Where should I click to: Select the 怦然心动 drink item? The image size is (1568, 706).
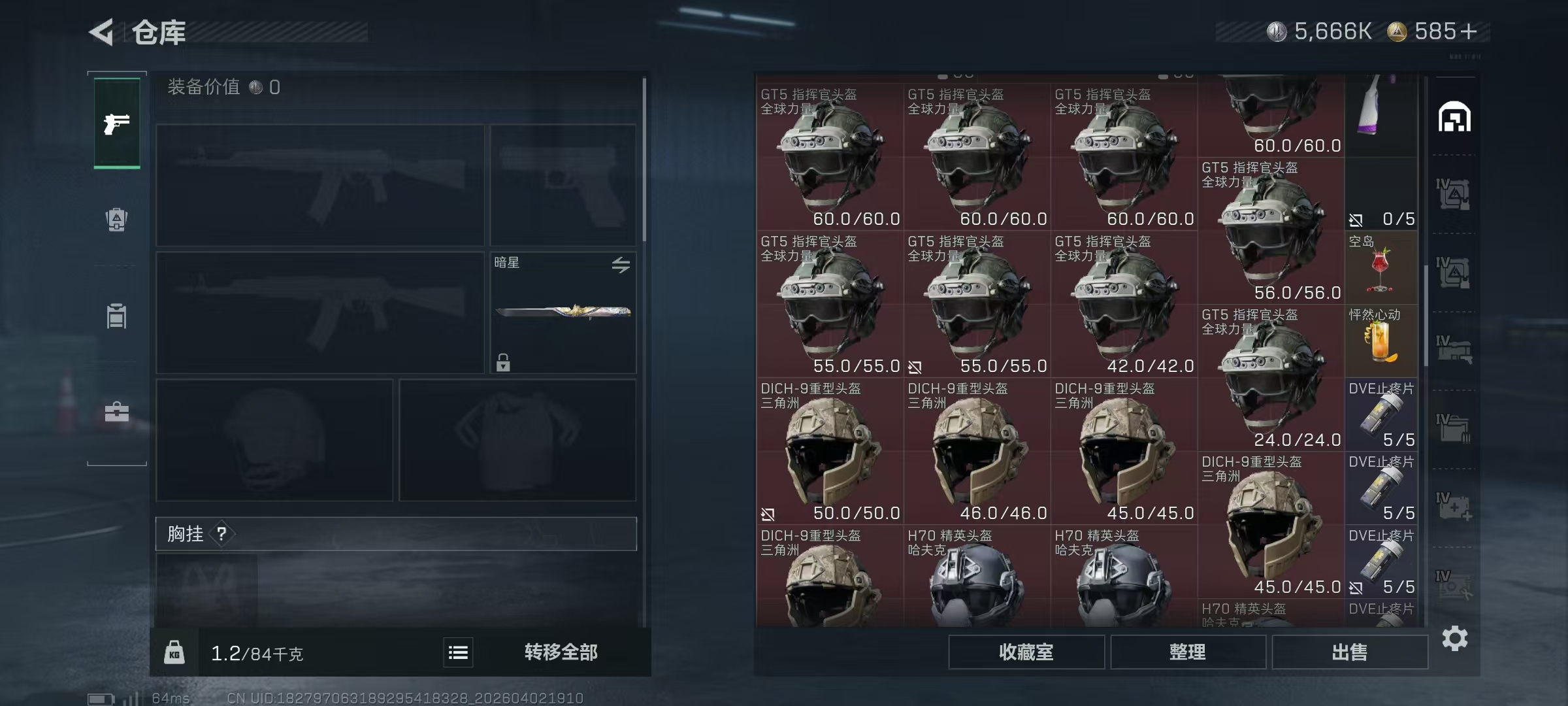click(x=1380, y=340)
